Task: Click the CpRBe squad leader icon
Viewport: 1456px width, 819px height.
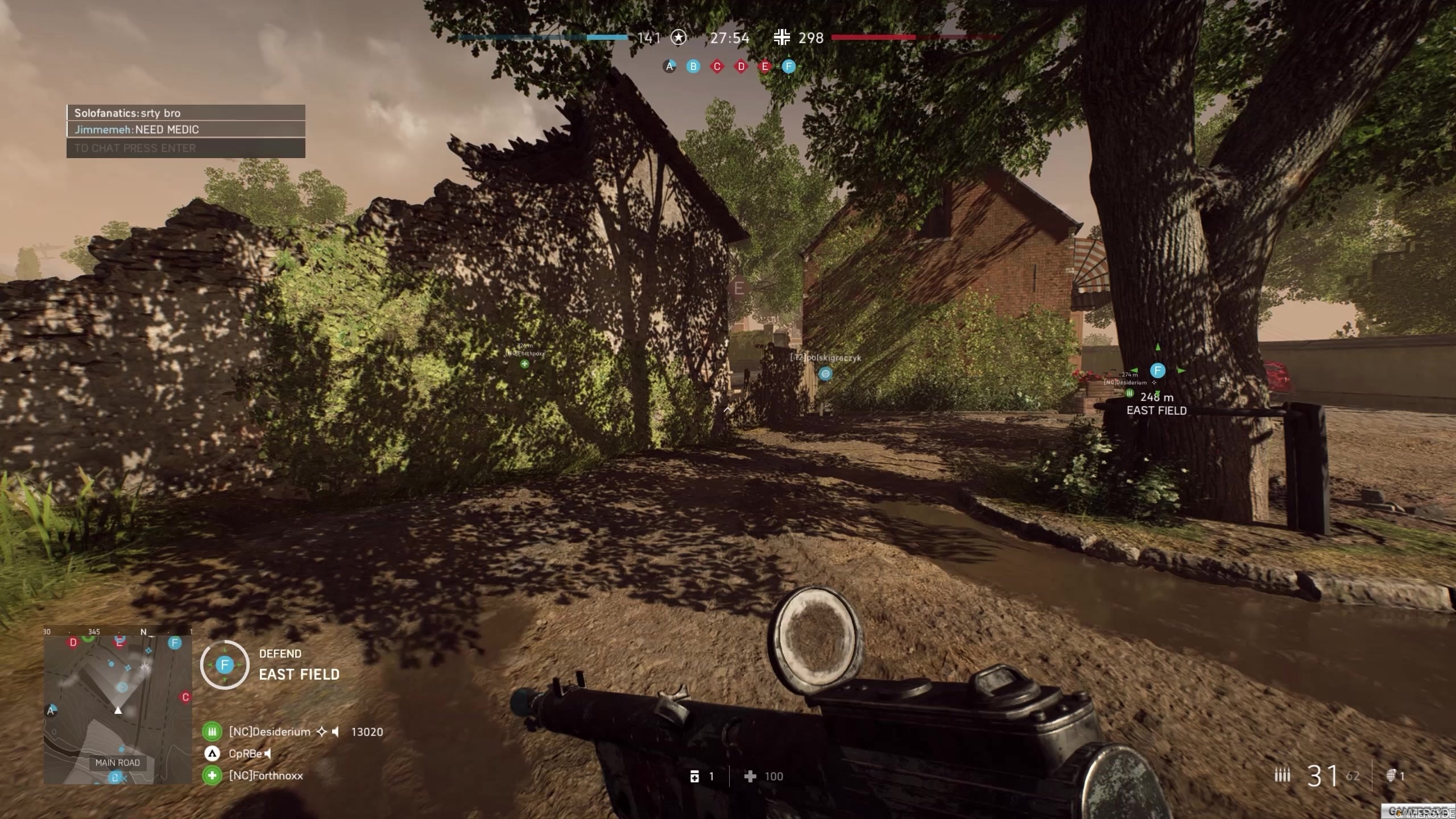Action: [x=213, y=754]
